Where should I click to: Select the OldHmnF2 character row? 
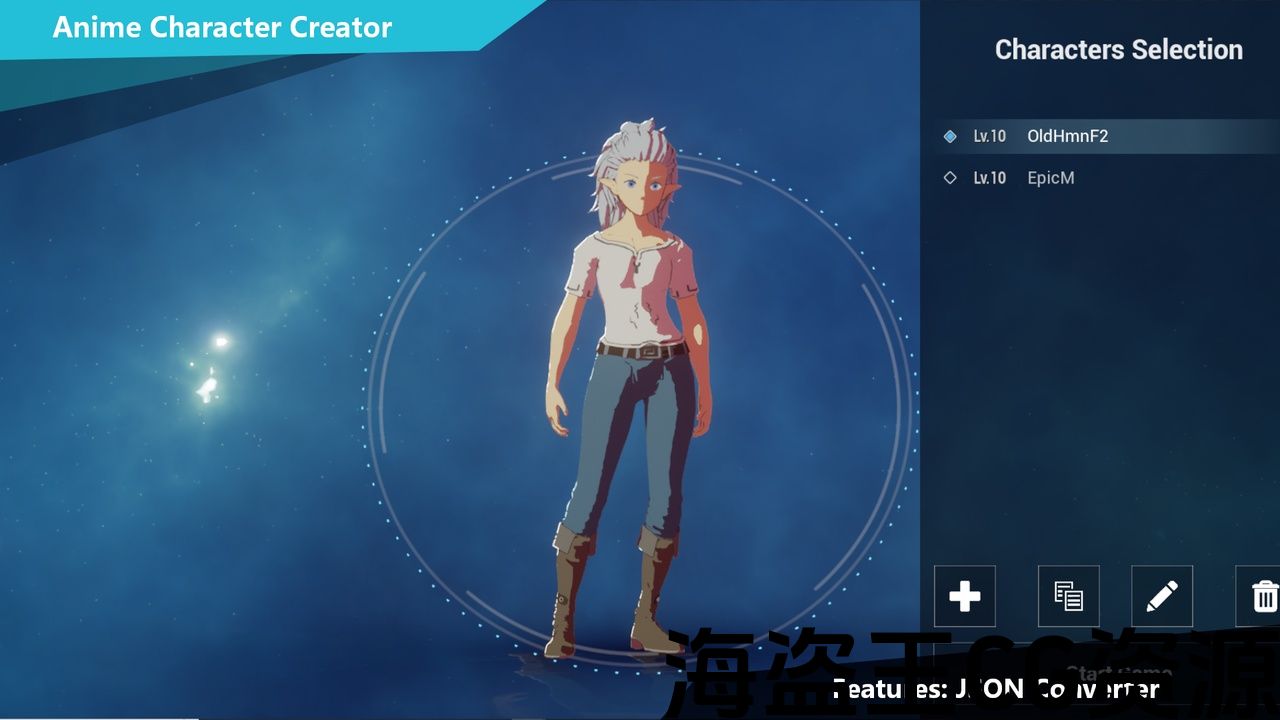tap(1067, 136)
